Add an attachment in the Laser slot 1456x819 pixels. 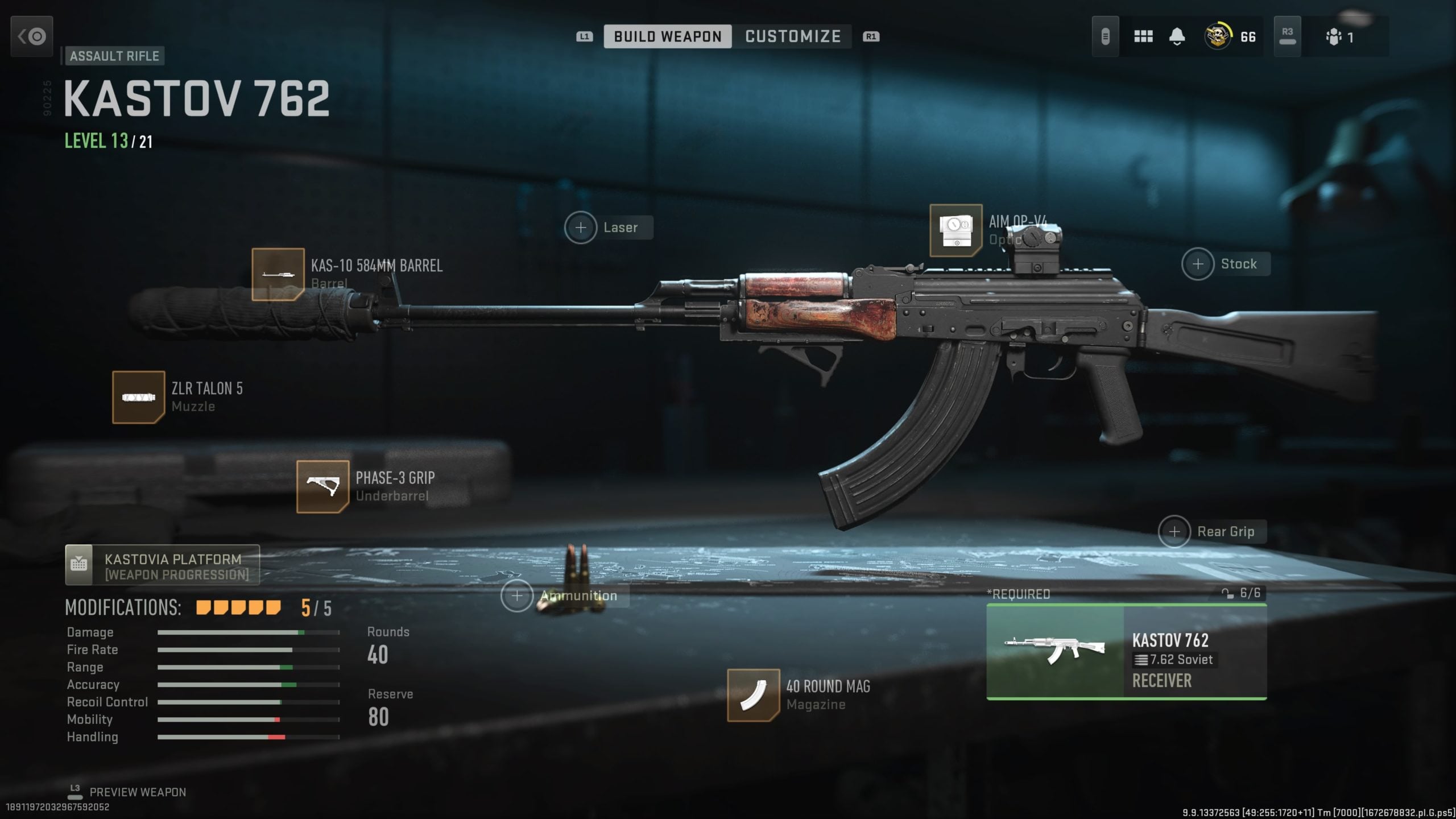click(580, 227)
